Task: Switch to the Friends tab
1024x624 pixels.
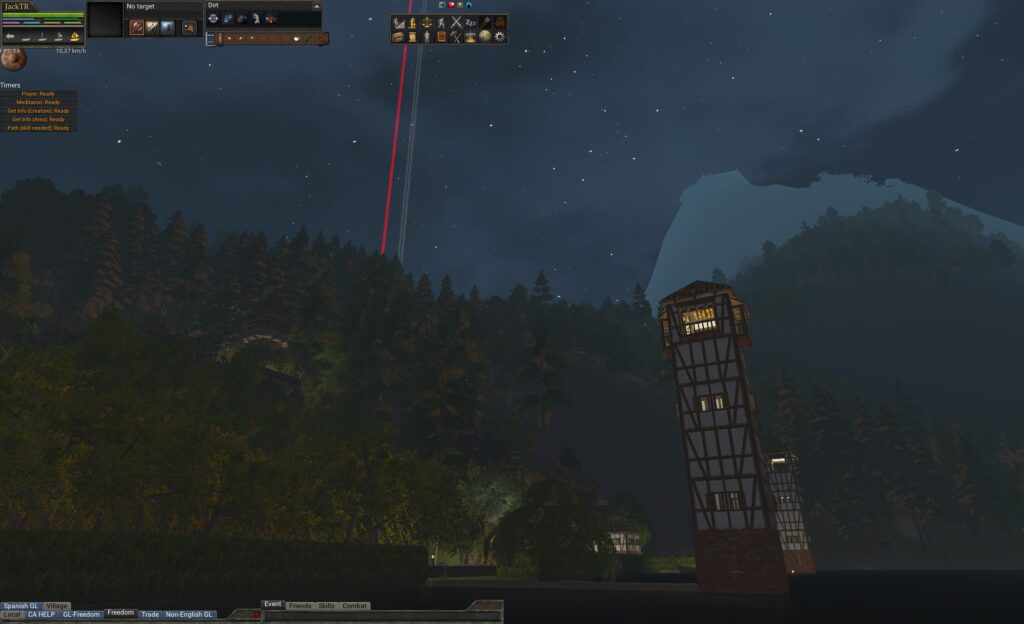Action: pos(299,606)
